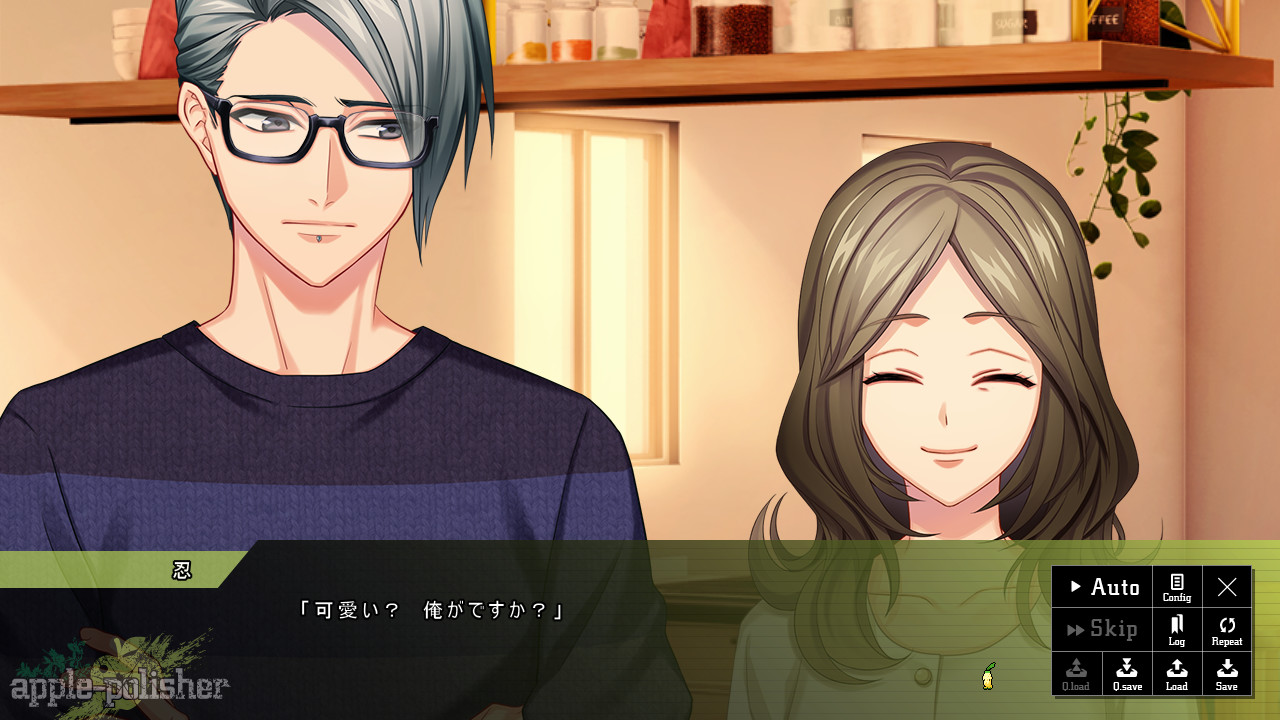Hide the control panel with the X button
Viewport: 1280px width, 720px height.
1227,587
